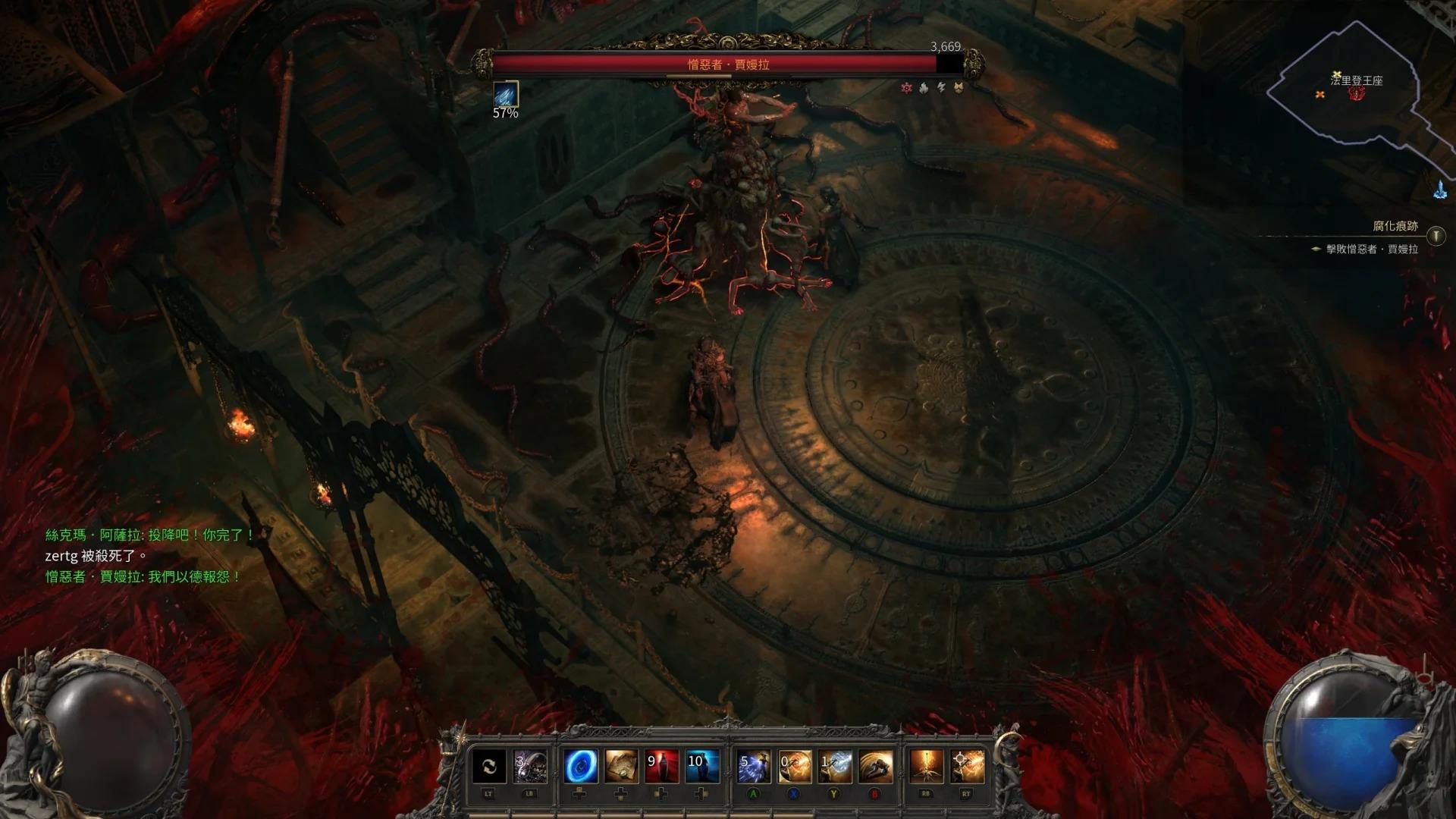
Task: Use the map scroll with magnifier slot
Action: 621,767
